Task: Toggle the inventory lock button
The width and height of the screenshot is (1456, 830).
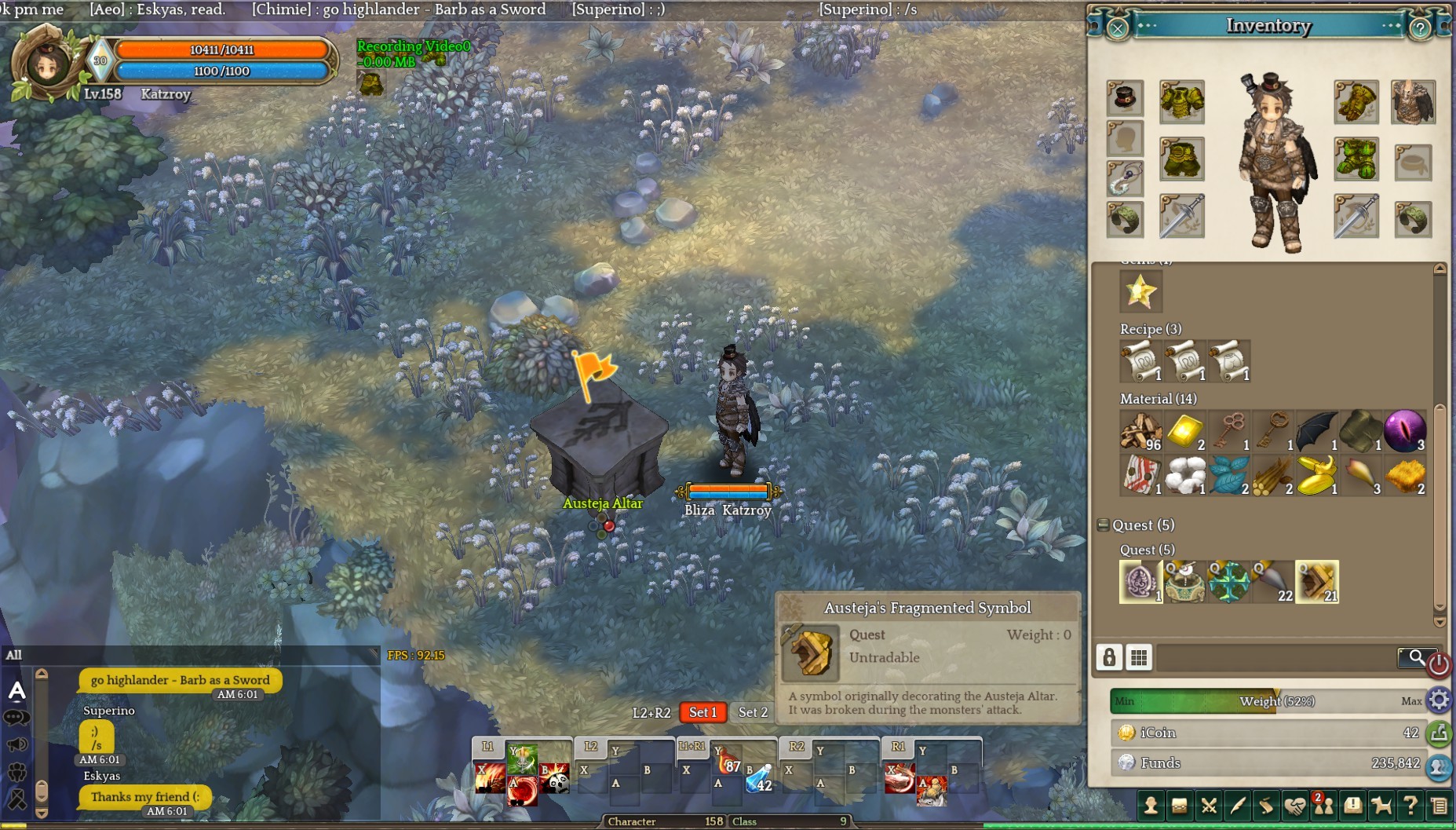Action: point(1109,657)
